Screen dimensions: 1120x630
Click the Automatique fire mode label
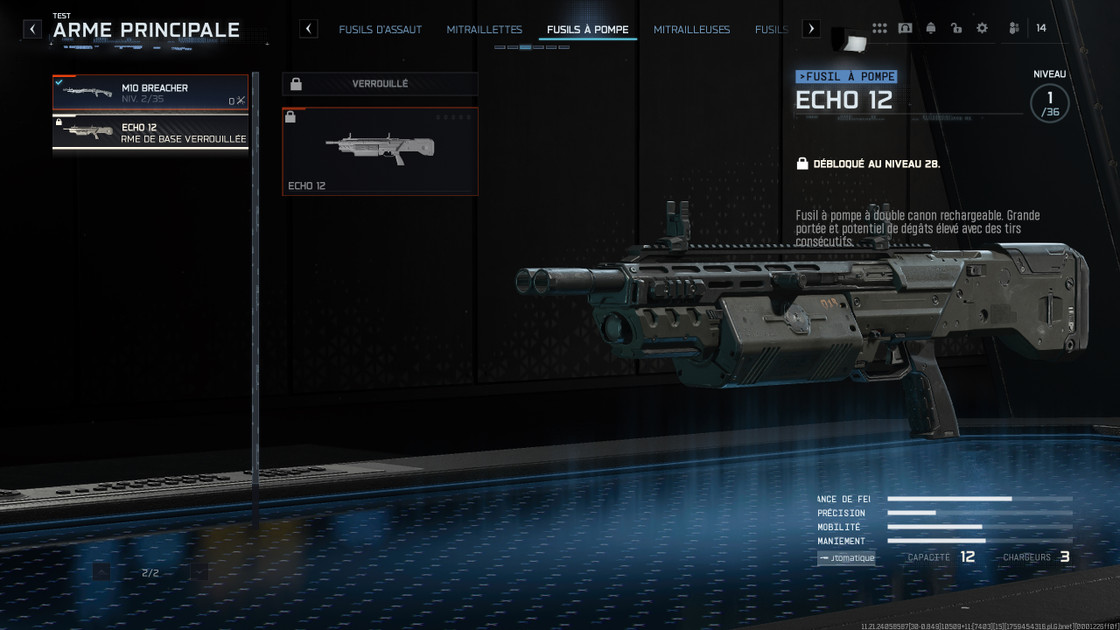[x=846, y=558]
